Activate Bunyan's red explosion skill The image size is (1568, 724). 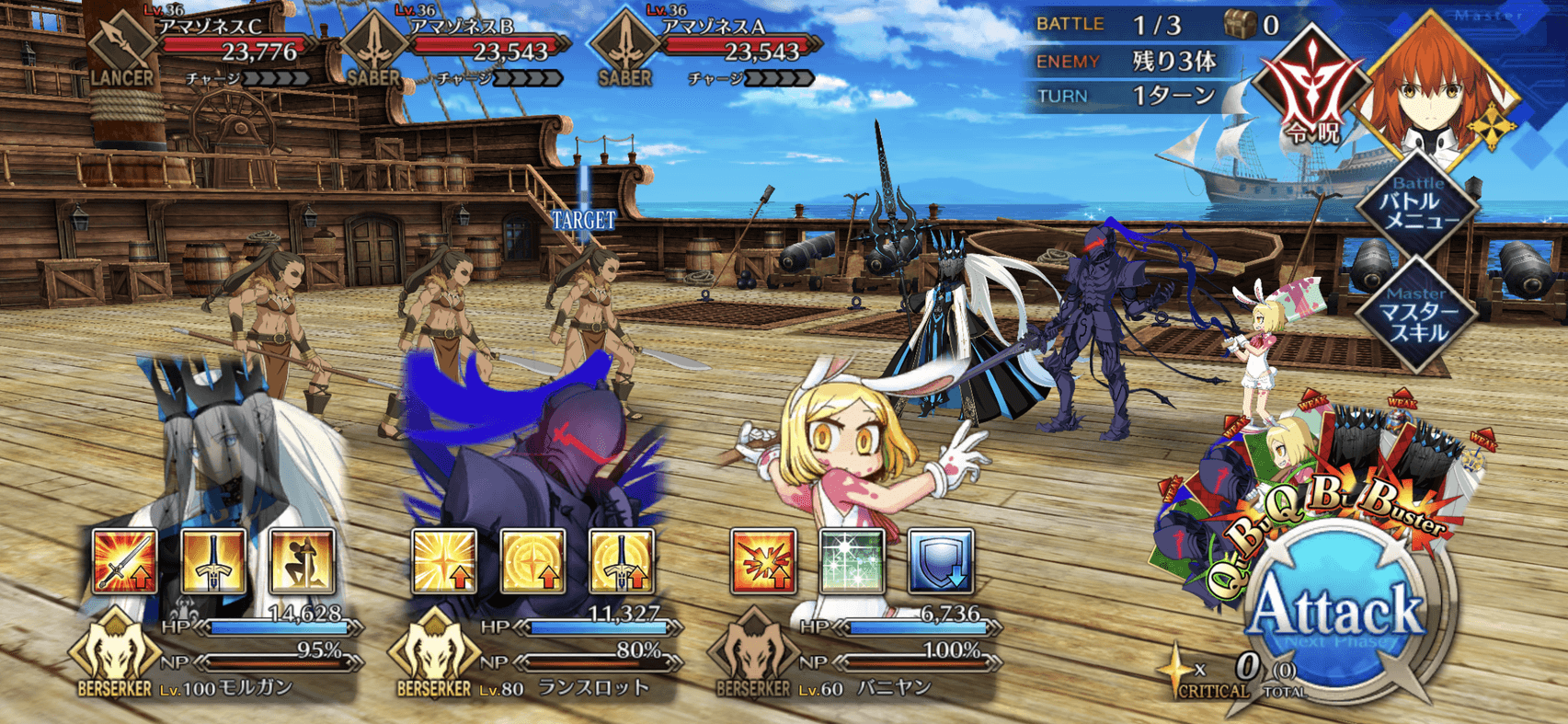pyautogui.click(x=762, y=560)
